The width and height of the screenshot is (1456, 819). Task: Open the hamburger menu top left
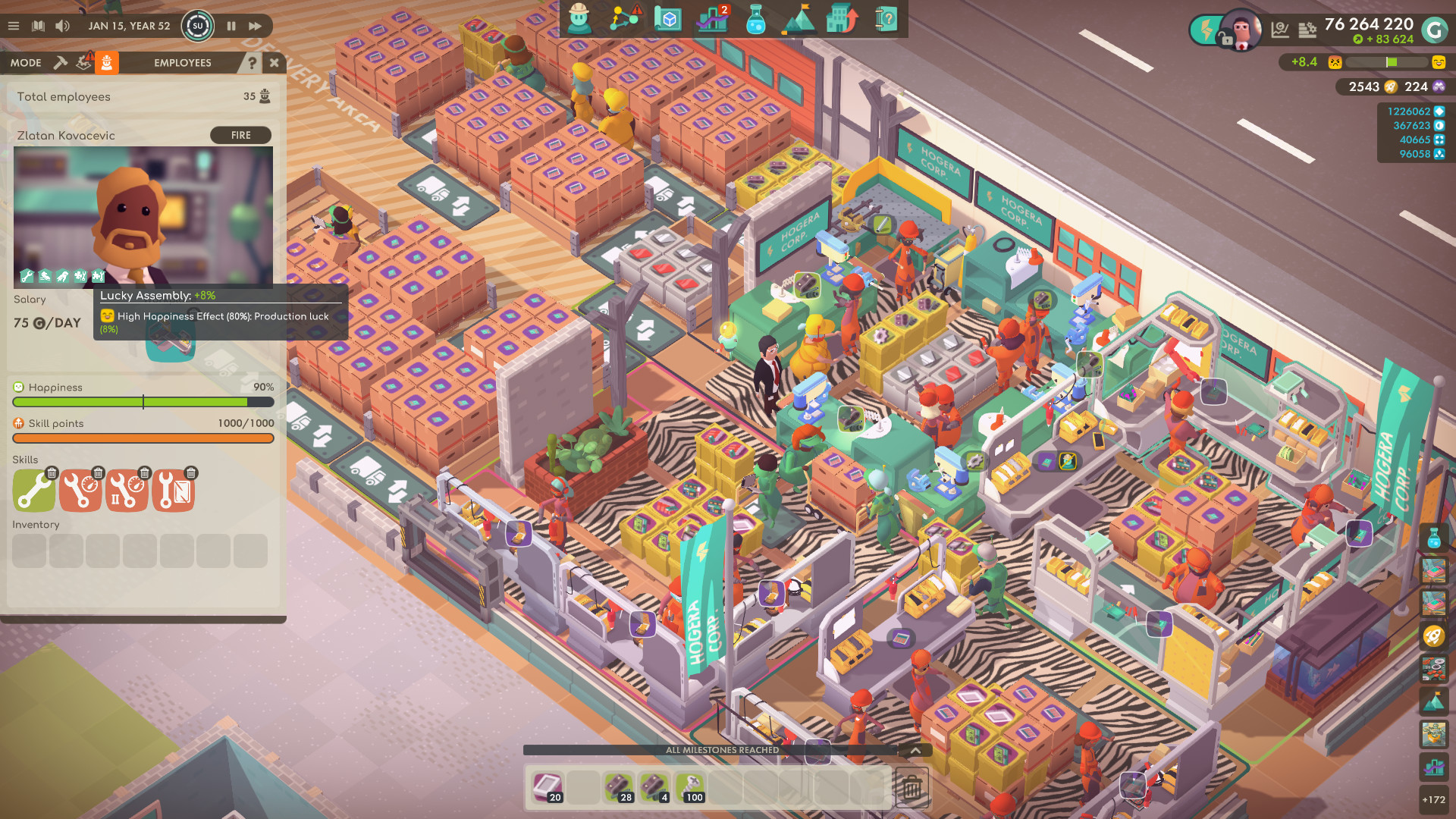click(13, 25)
